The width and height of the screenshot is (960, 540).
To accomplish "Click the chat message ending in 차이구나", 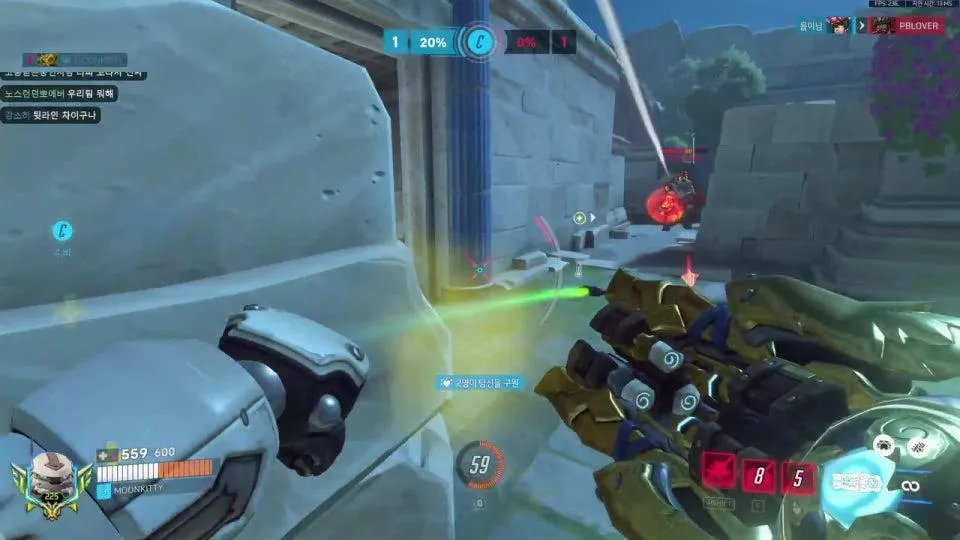I will pyautogui.click(x=51, y=114).
